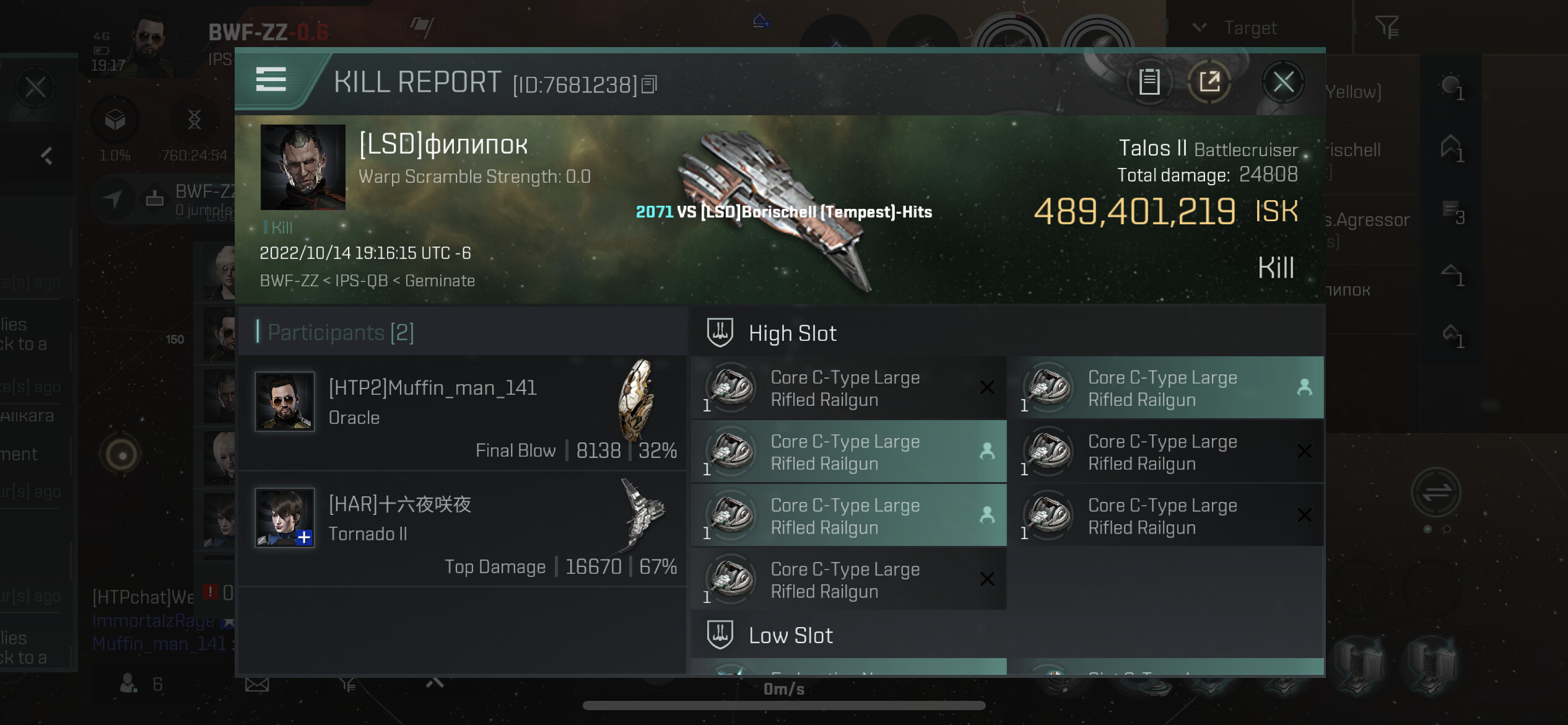The width and height of the screenshot is (1568, 725).
Task: Open the inventory cube icon
Action: coord(115,120)
